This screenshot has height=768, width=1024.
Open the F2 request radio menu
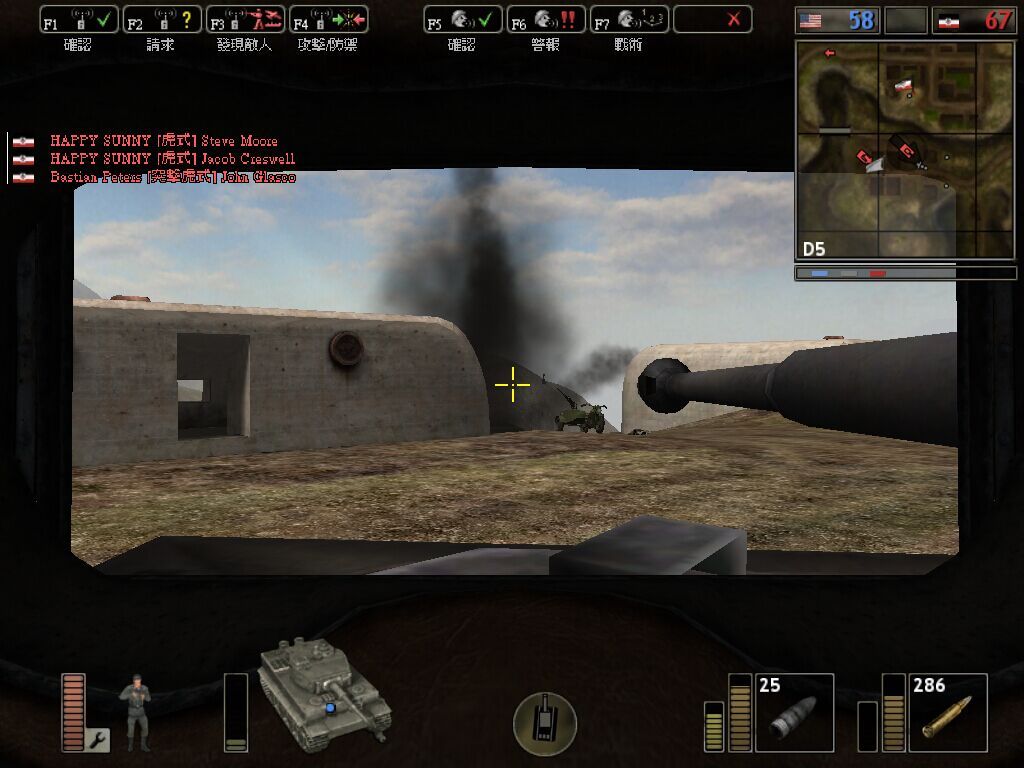click(162, 20)
